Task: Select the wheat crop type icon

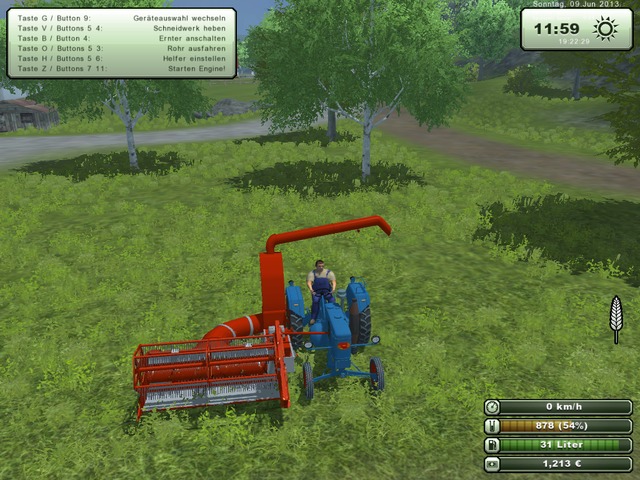Action: (616, 319)
